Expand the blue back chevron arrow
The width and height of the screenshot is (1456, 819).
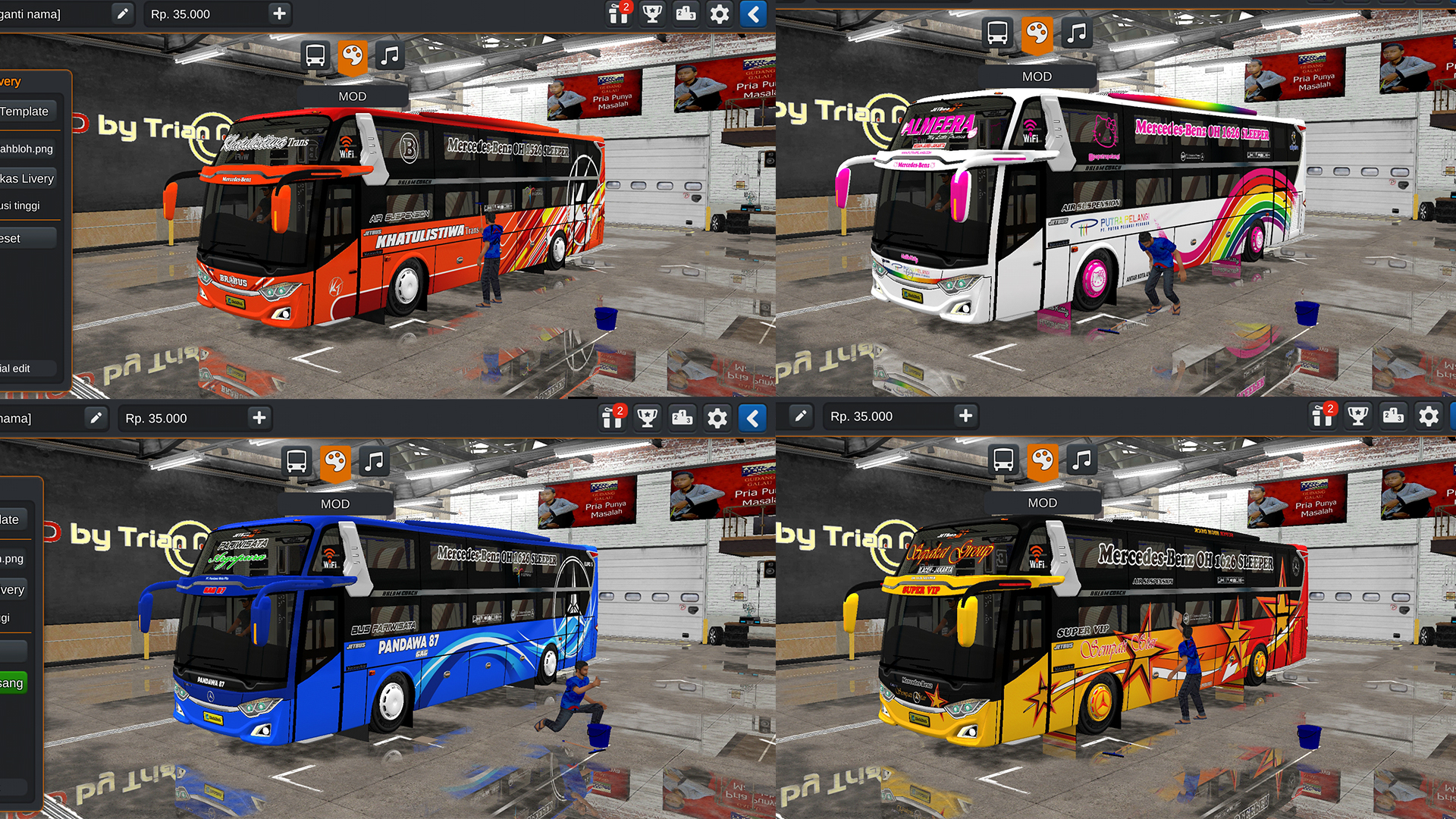[x=753, y=14]
